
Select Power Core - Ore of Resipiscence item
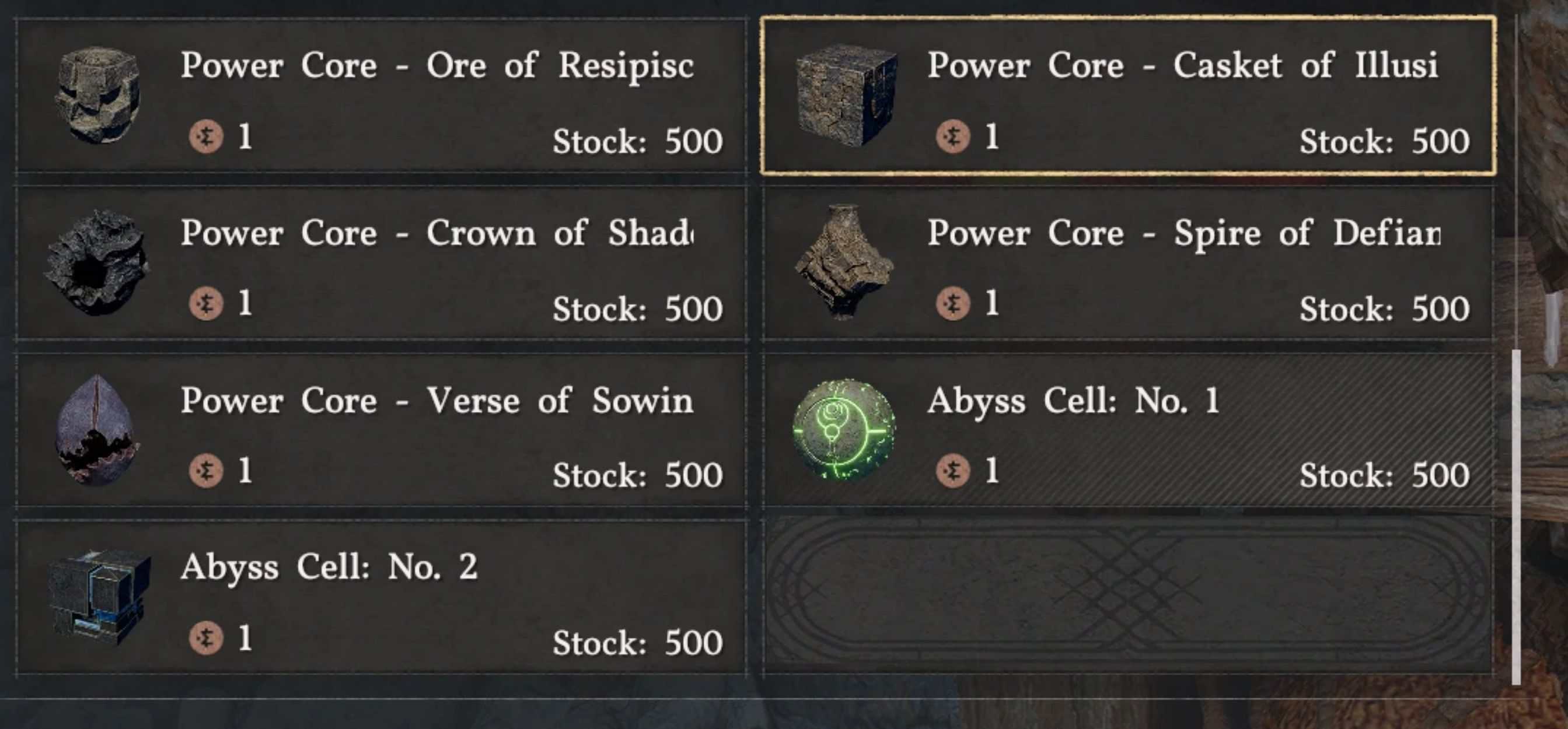pos(381,96)
